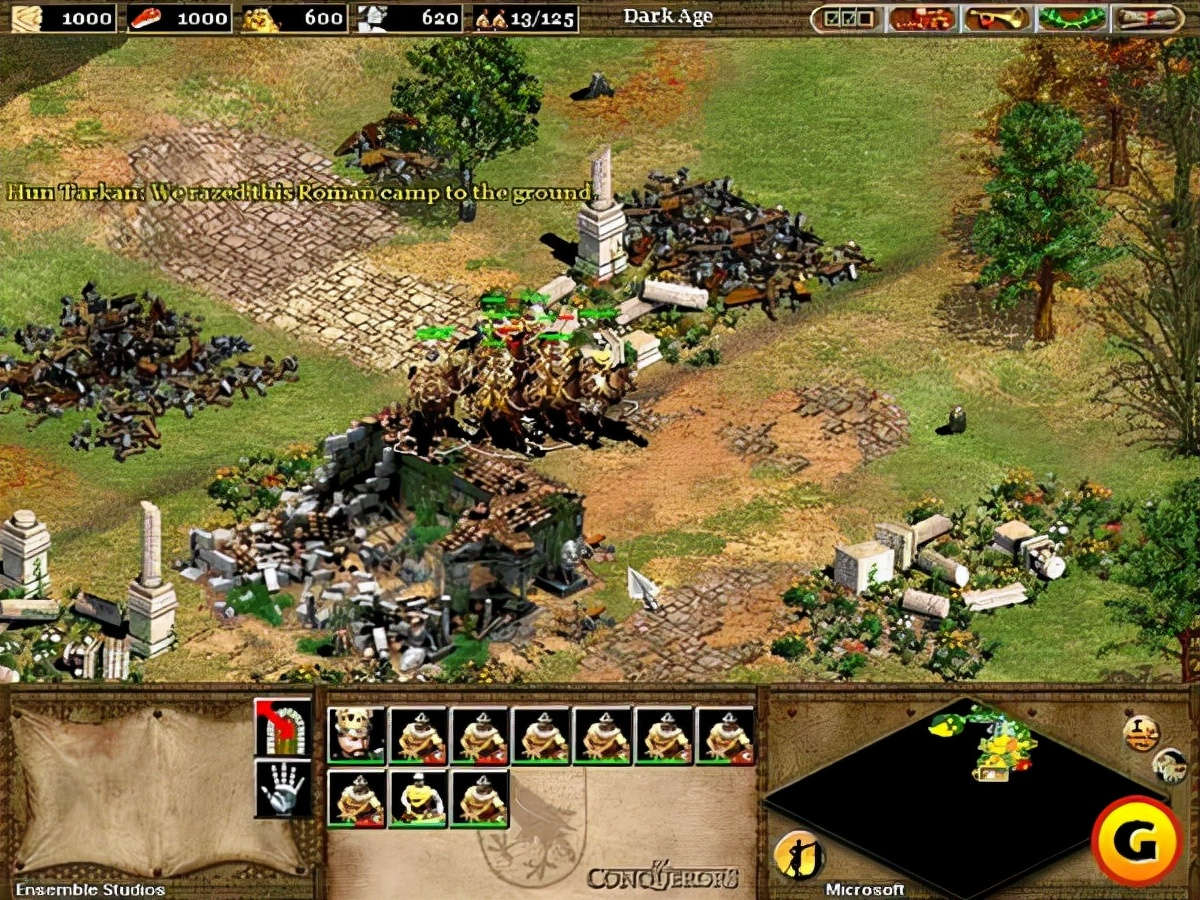The image size is (1200, 900).
Task: Issue the stop command with the hand icon
Action: 282,788
